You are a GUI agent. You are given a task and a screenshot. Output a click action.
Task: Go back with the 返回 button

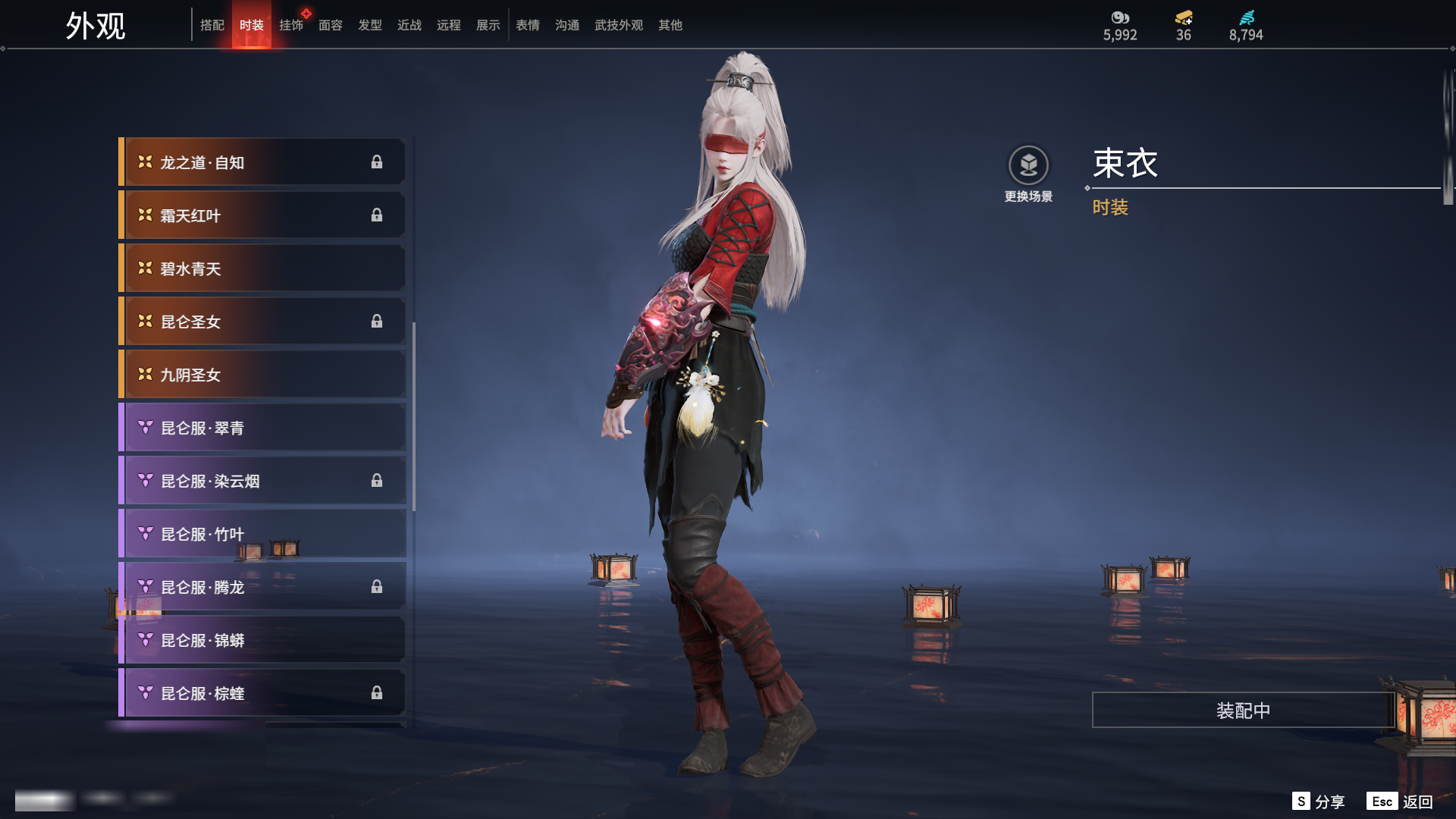click(x=1400, y=802)
